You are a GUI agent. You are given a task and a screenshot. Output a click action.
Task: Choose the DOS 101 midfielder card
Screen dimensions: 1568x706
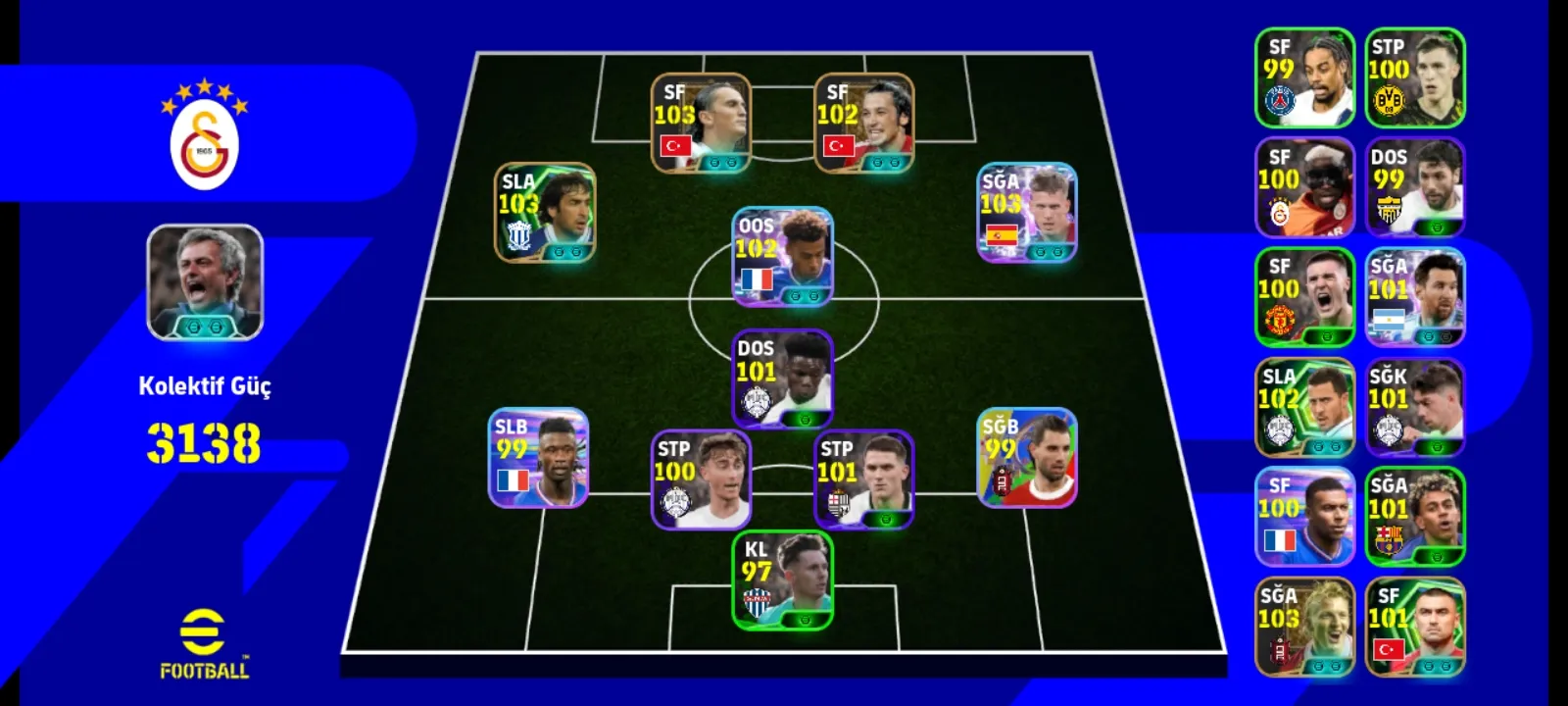782,378
